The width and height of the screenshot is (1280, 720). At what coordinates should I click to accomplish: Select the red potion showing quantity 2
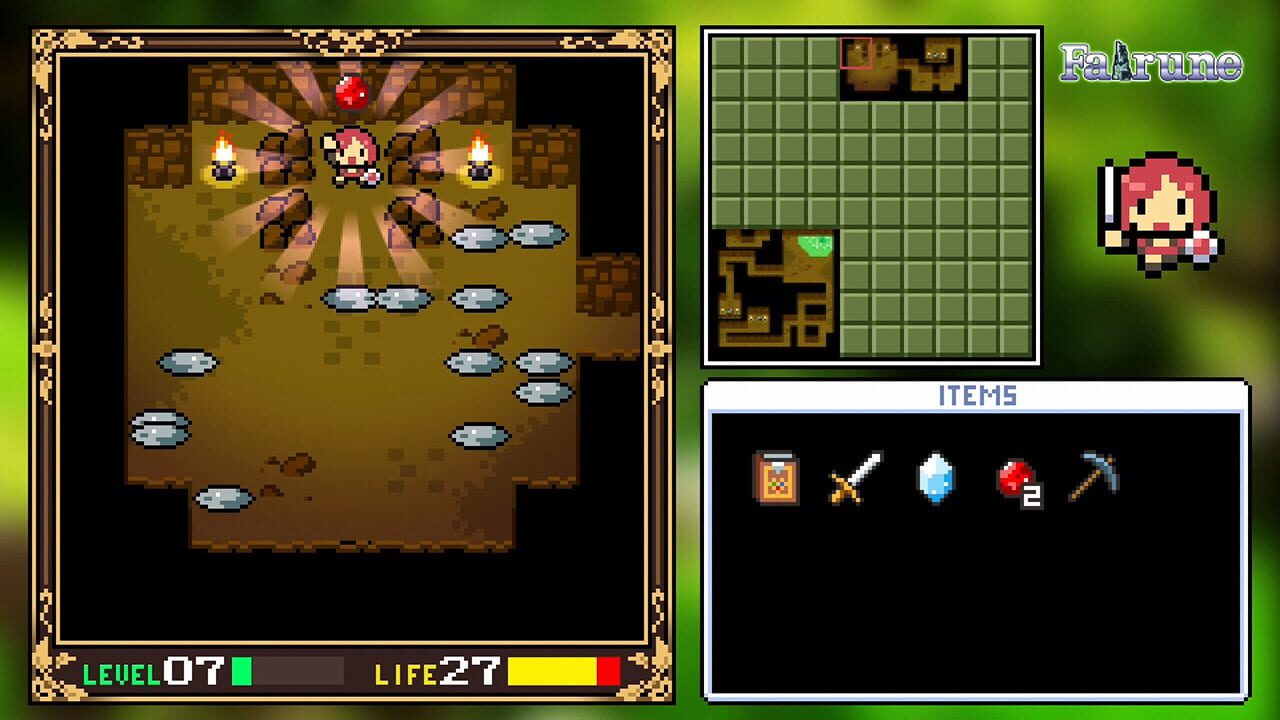tap(1018, 480)
